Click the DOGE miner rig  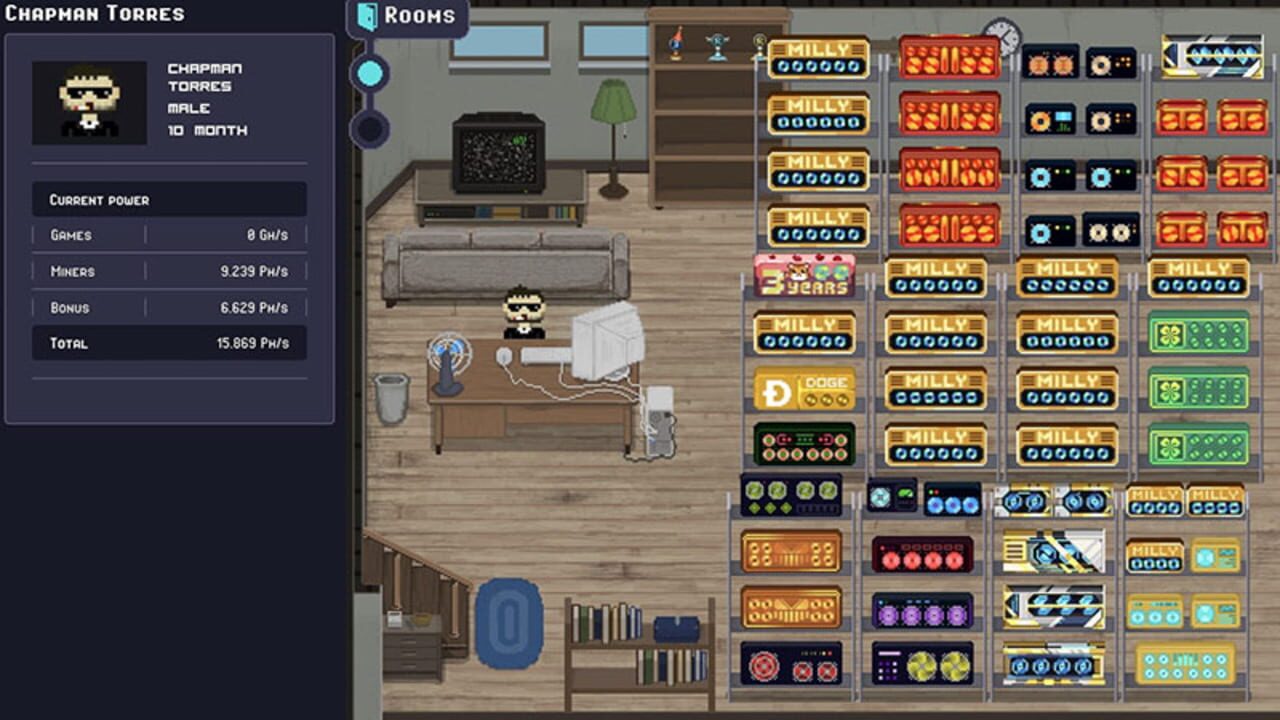pos(803,388)
